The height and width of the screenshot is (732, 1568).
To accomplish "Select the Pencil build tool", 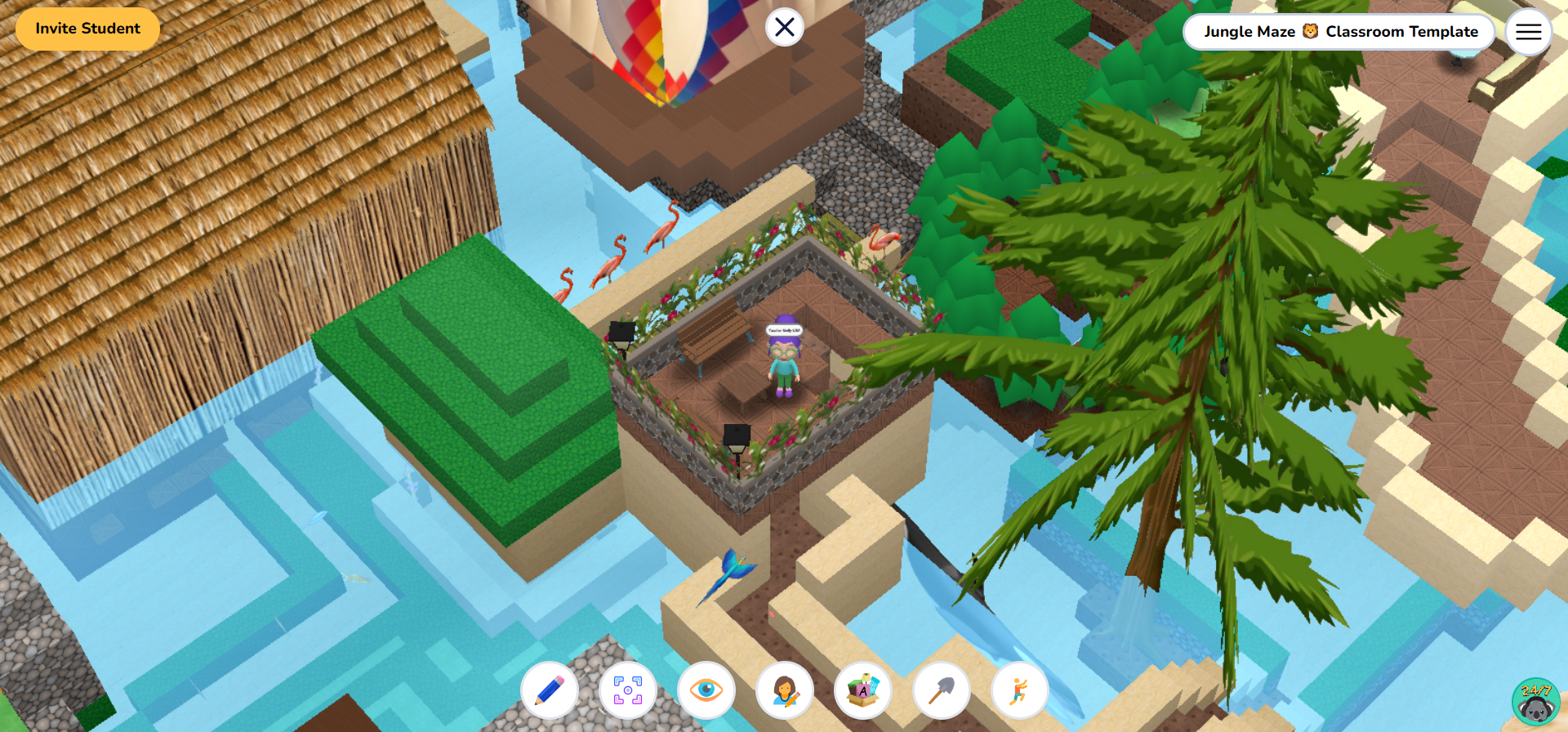I will point(549,690).
